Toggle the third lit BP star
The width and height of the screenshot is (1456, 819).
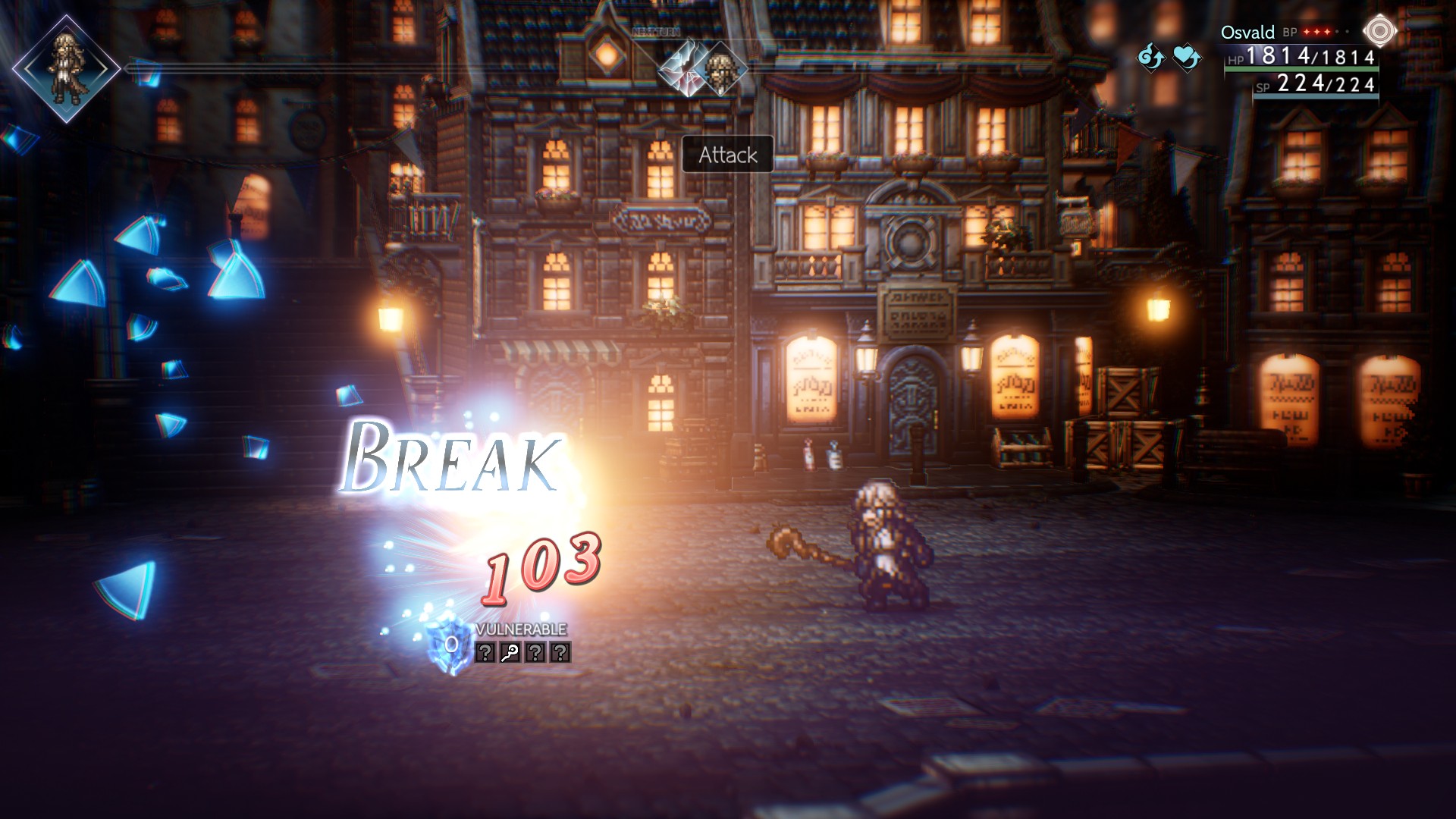(1327, 31)
